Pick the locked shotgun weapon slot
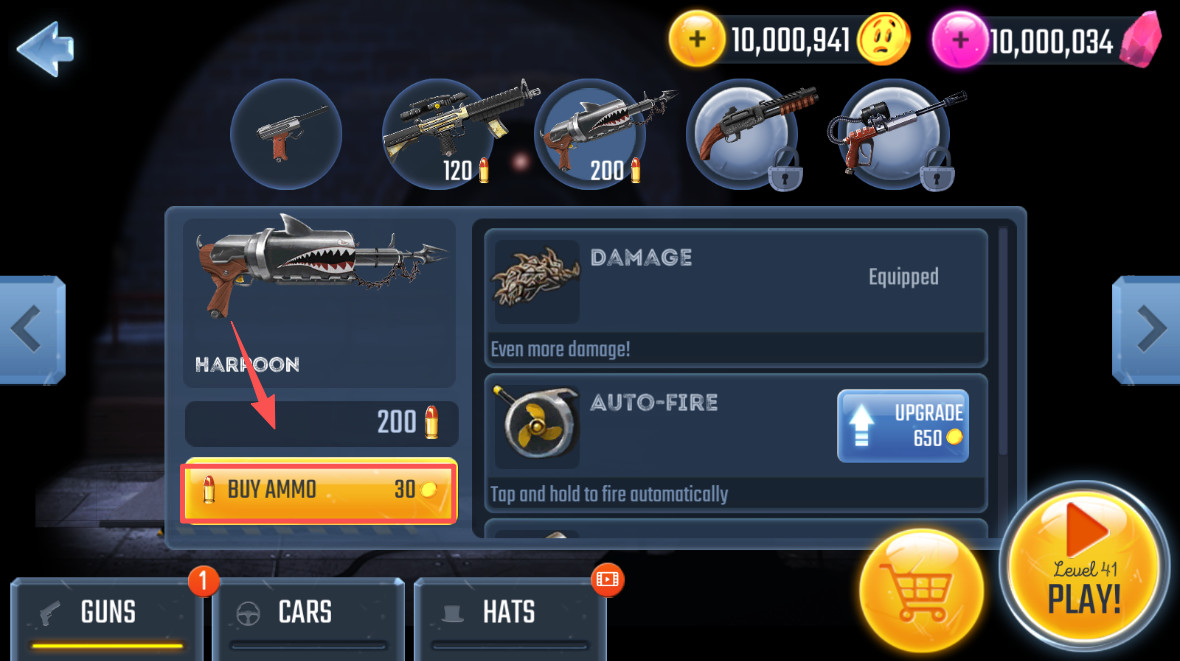The height and width of the screenshot is (661, 1180). click(741, 134)
